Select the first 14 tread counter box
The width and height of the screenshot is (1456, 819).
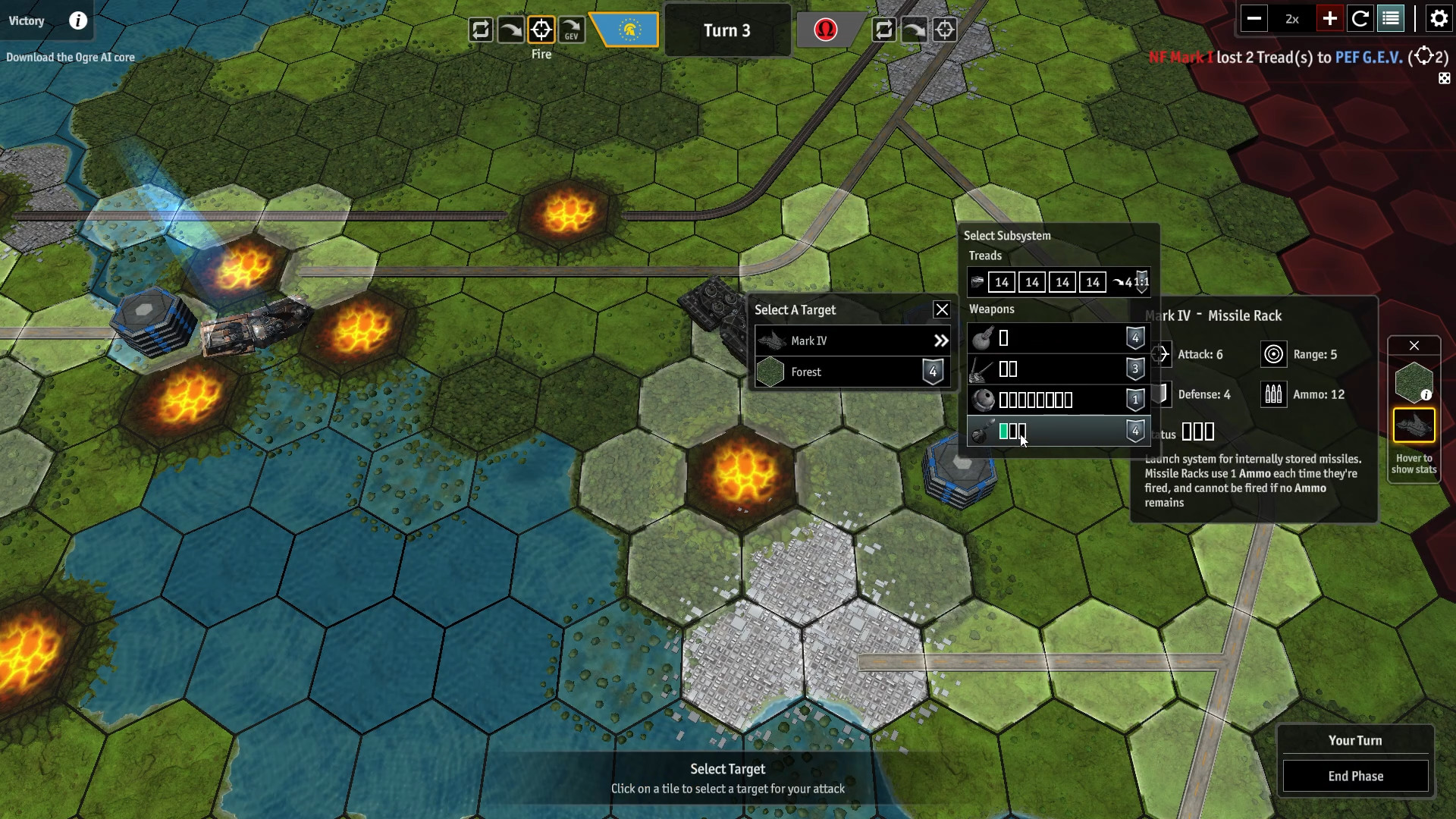[x=1002, y=281]
